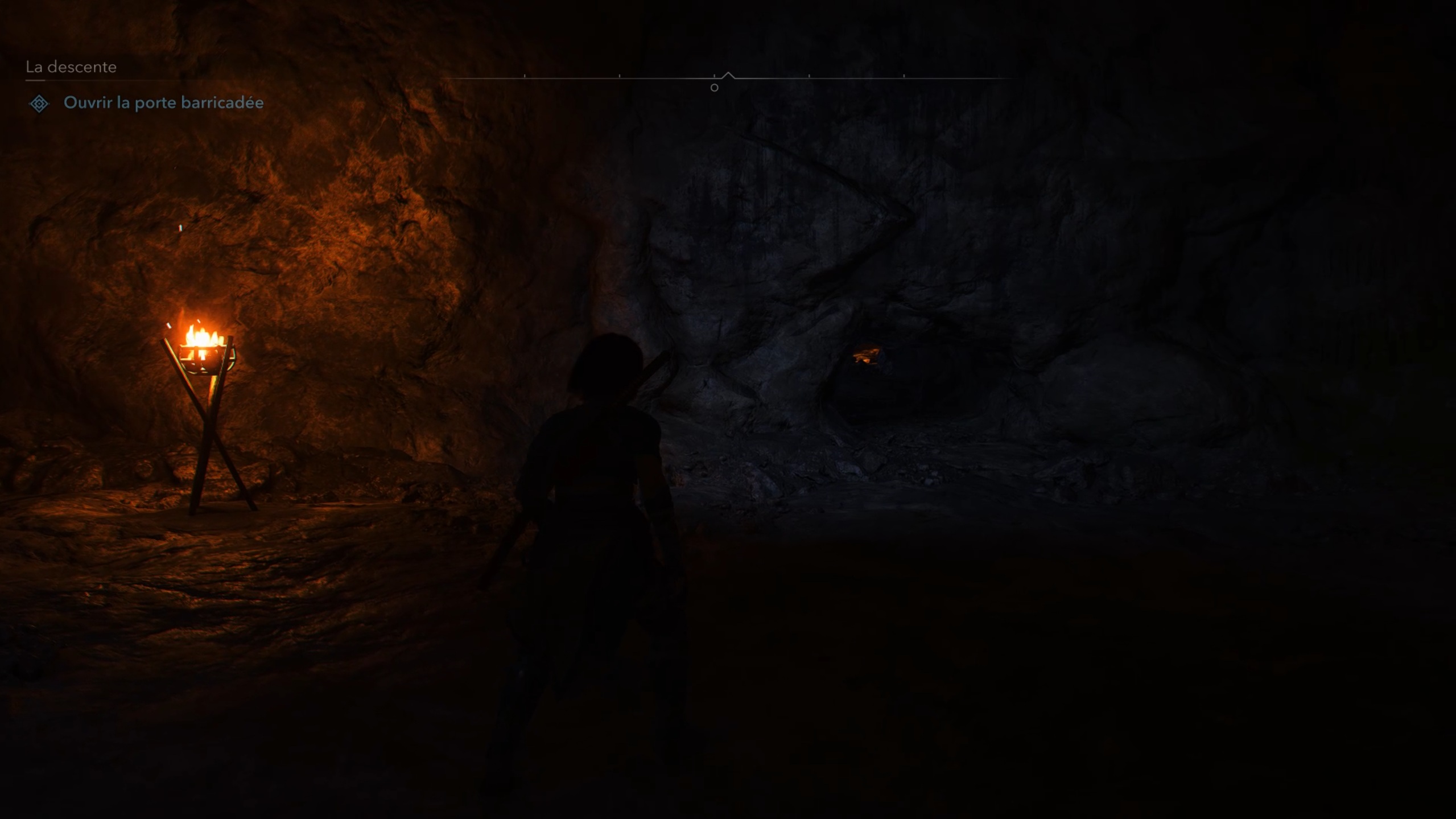
Task: Click the 'La descente' quest title
Action: [71, 67]
